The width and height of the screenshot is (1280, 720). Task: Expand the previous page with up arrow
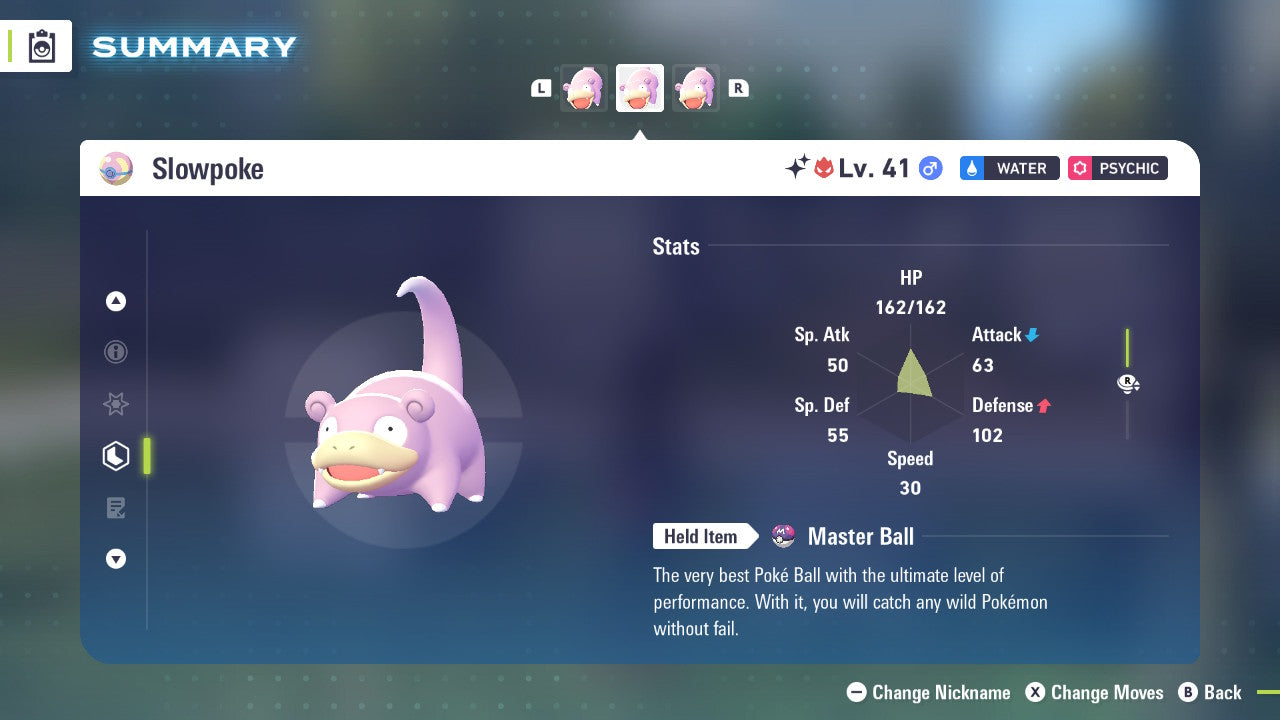pos(116,301)
